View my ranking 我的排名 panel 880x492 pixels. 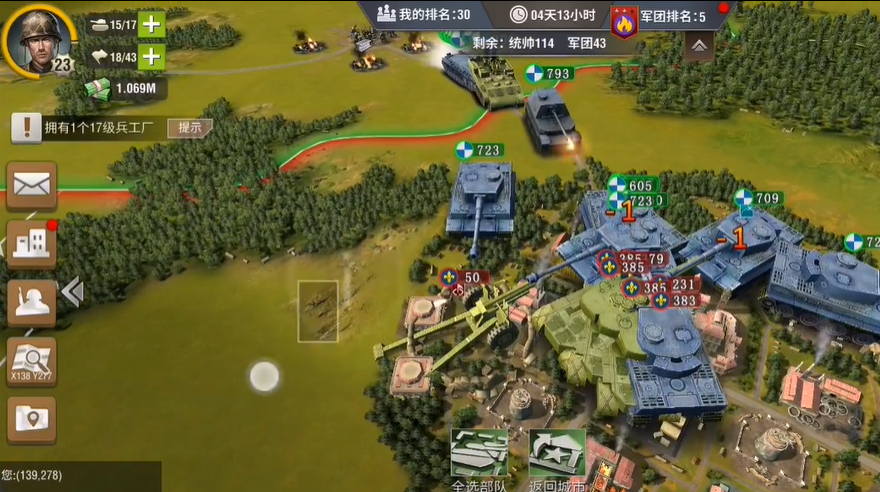[424, 14]
